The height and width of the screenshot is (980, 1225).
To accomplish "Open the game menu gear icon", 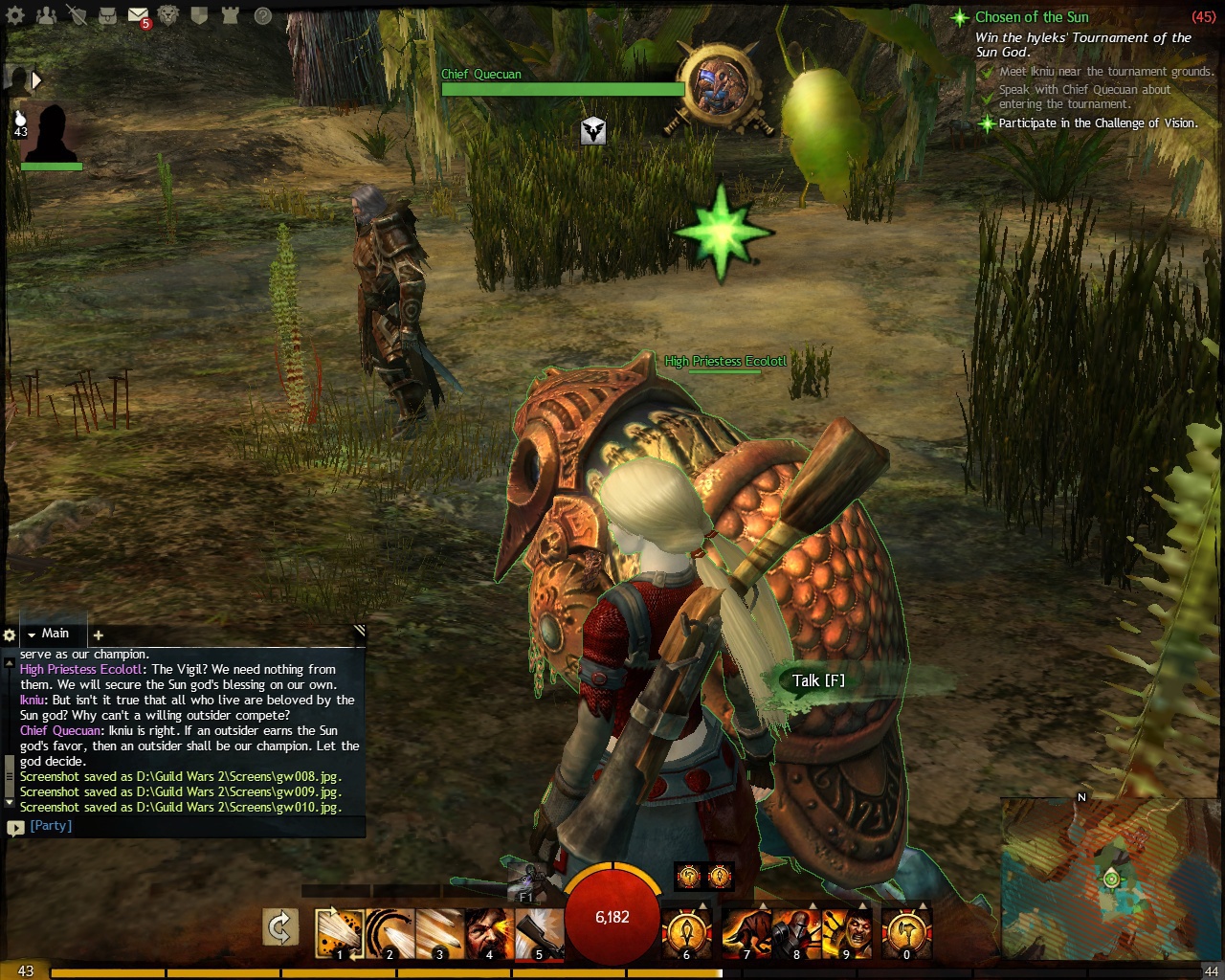I will [x=17, y=15].
